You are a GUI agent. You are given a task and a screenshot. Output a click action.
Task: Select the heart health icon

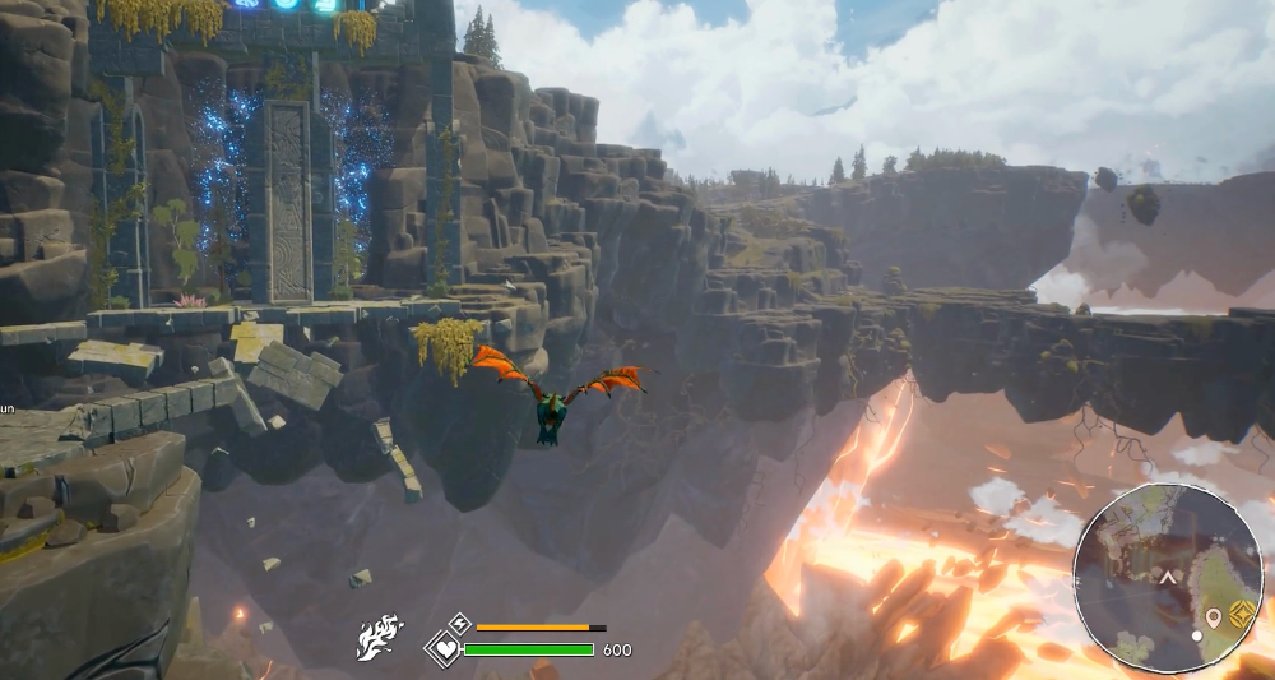point(443,650)
